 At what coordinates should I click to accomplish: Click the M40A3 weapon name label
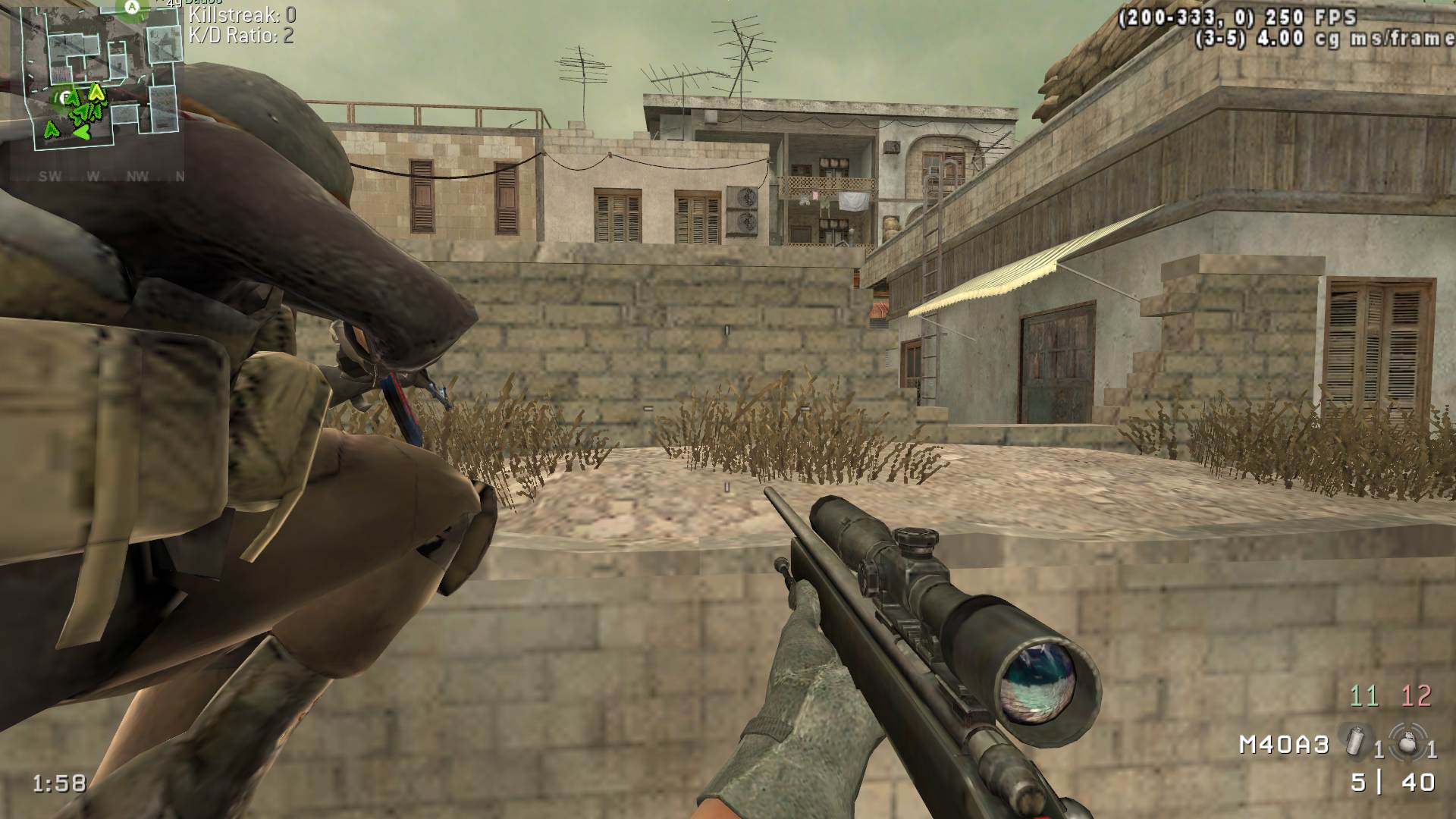click(x=1284, y=745)
